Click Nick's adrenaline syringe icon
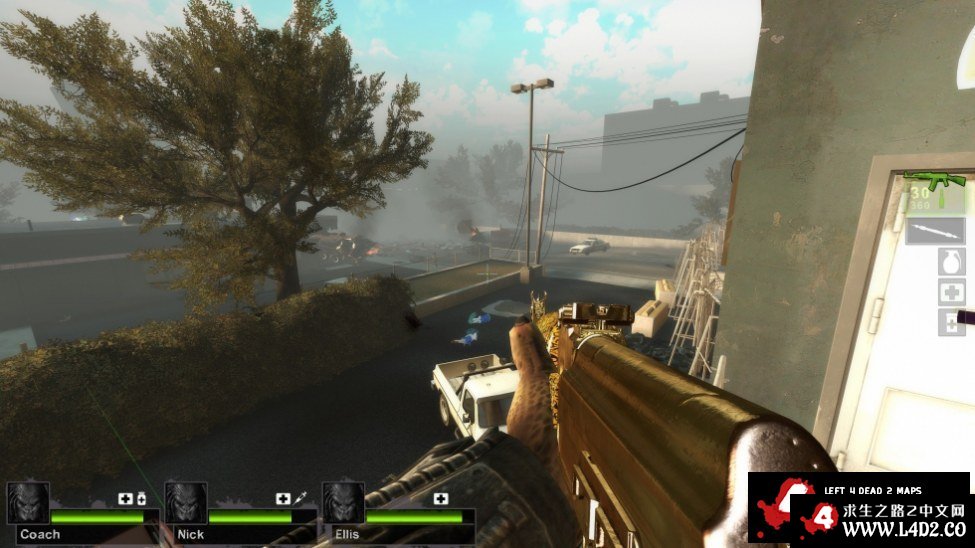Image resolution: width=975 pixels, height=548 pixels. tap(299, 498)
